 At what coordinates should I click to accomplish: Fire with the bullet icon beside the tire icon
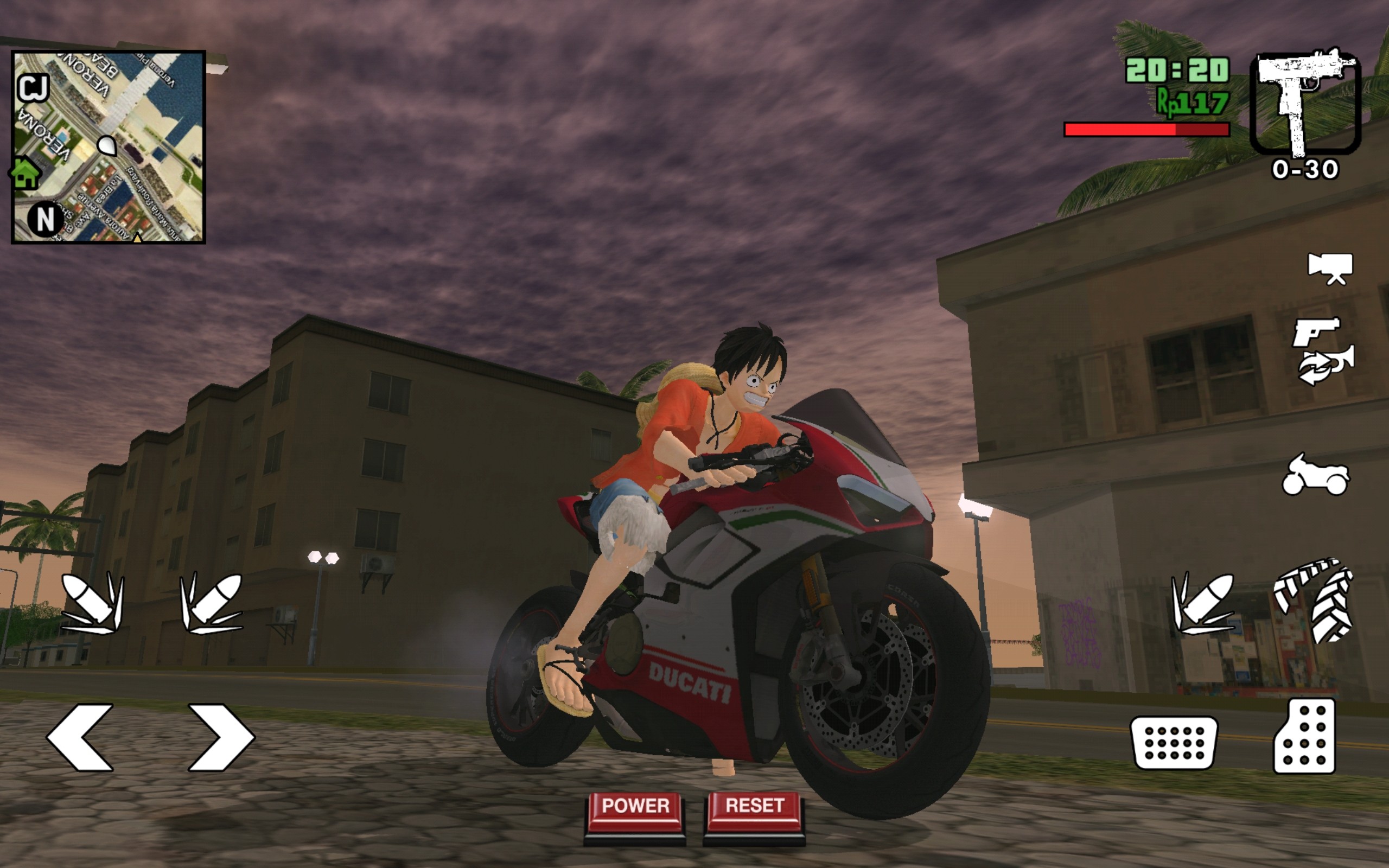[x=1202, y=603]
